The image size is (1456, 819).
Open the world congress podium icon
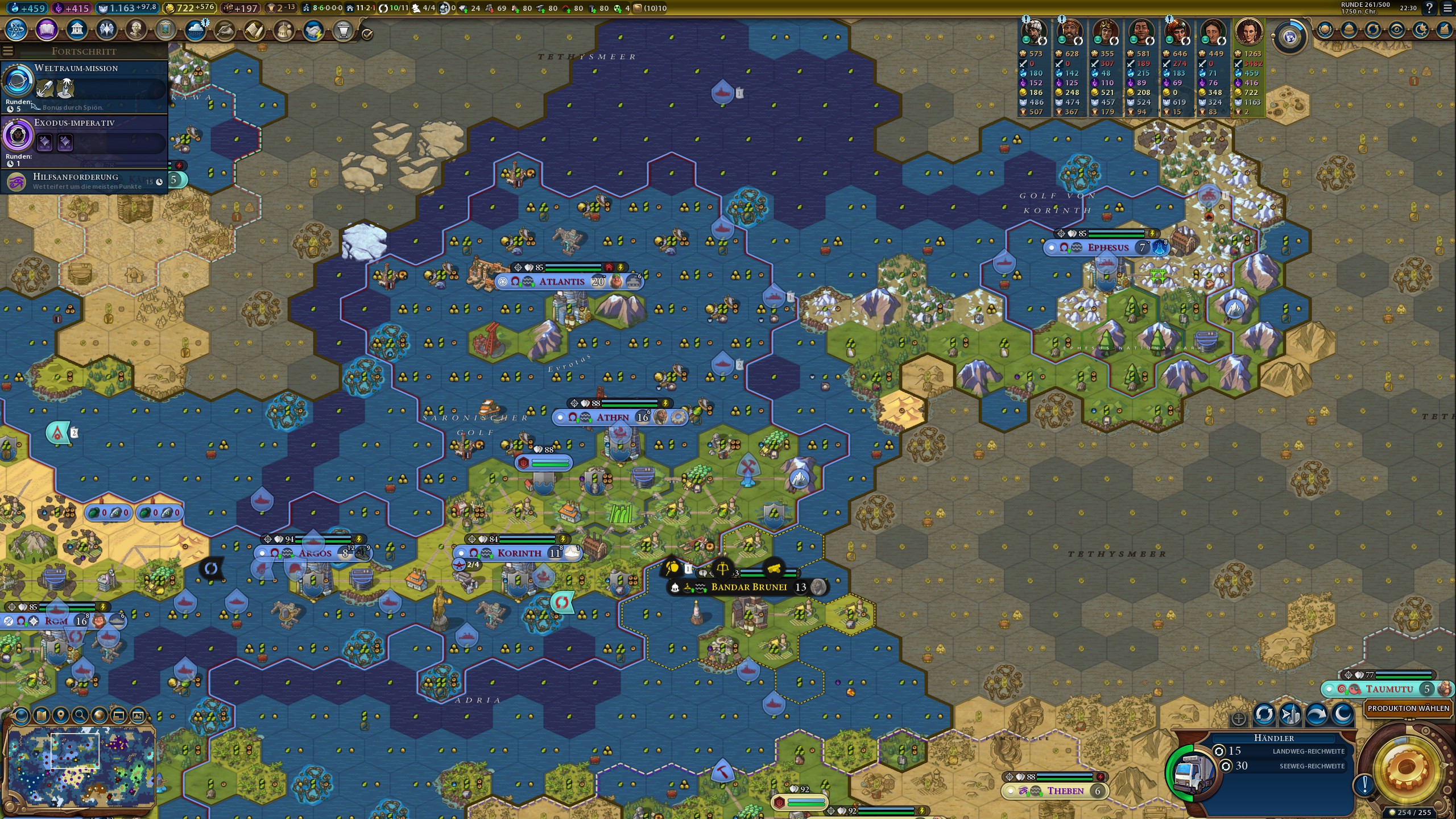pos(343,30)
